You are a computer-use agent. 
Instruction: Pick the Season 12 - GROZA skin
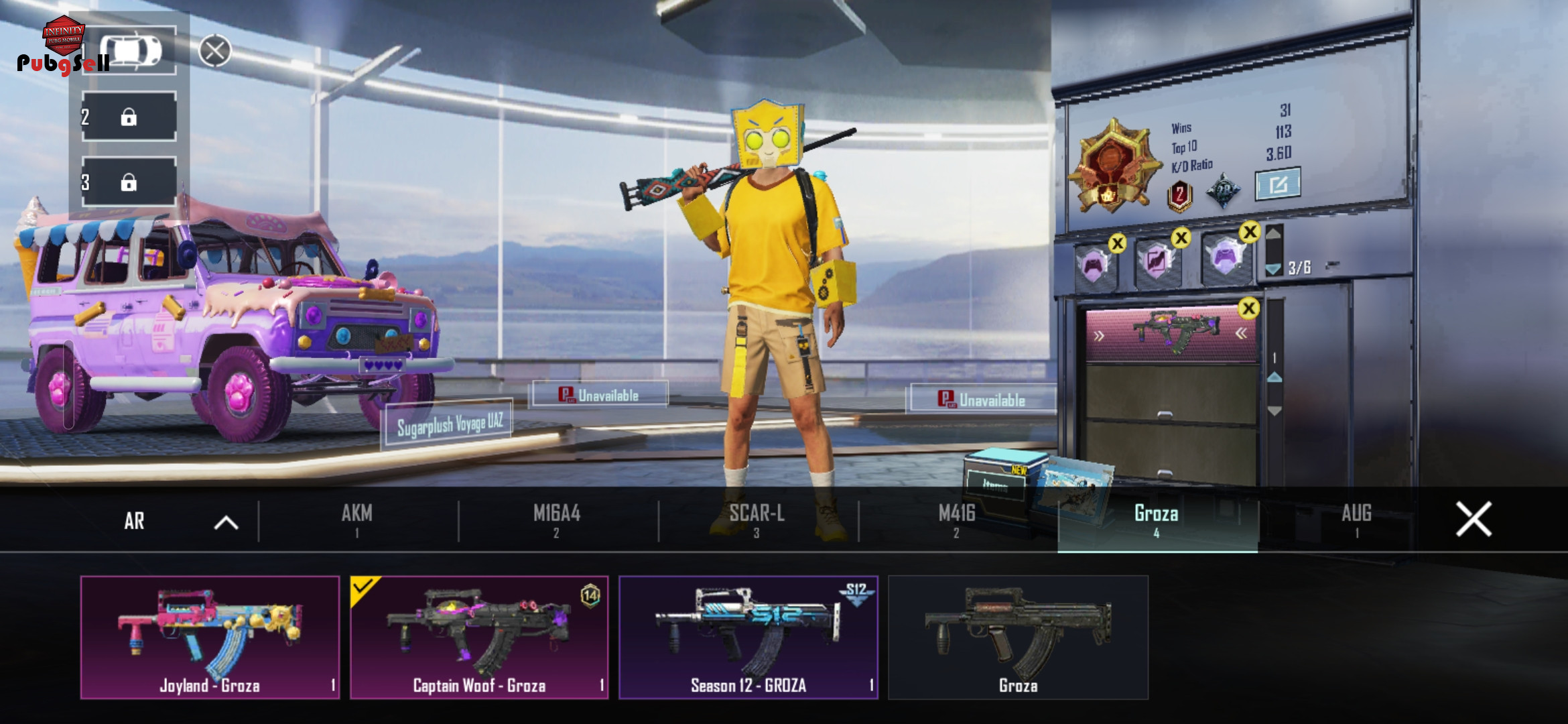tap(748, 638)
